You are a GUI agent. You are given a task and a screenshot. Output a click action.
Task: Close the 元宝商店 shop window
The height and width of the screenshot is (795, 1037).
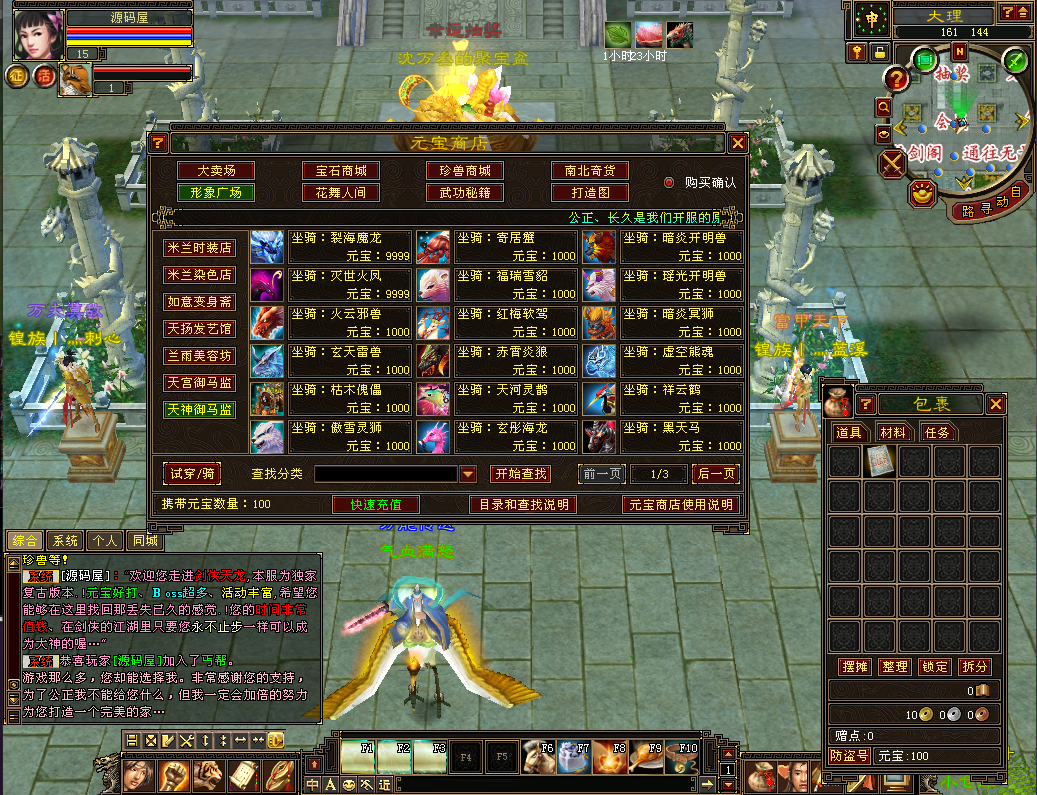tap(738, 143)
